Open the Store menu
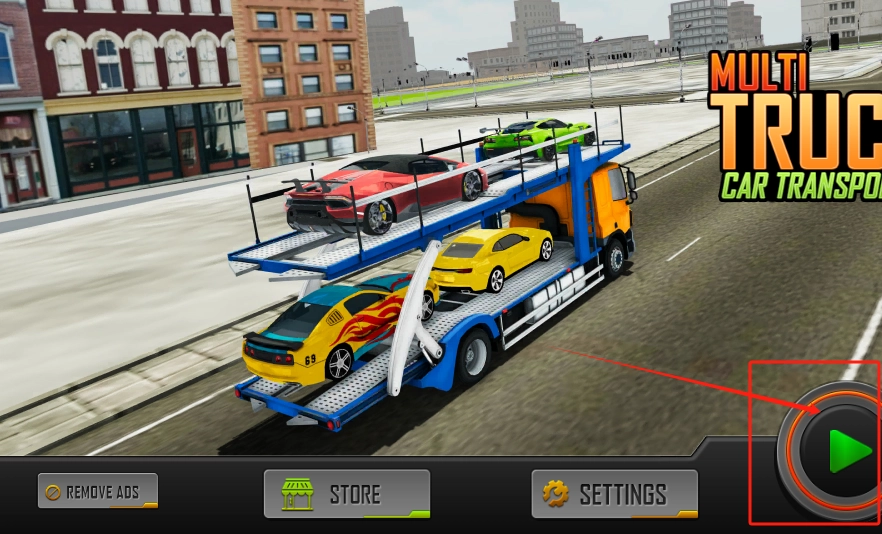 pos(346,493)
